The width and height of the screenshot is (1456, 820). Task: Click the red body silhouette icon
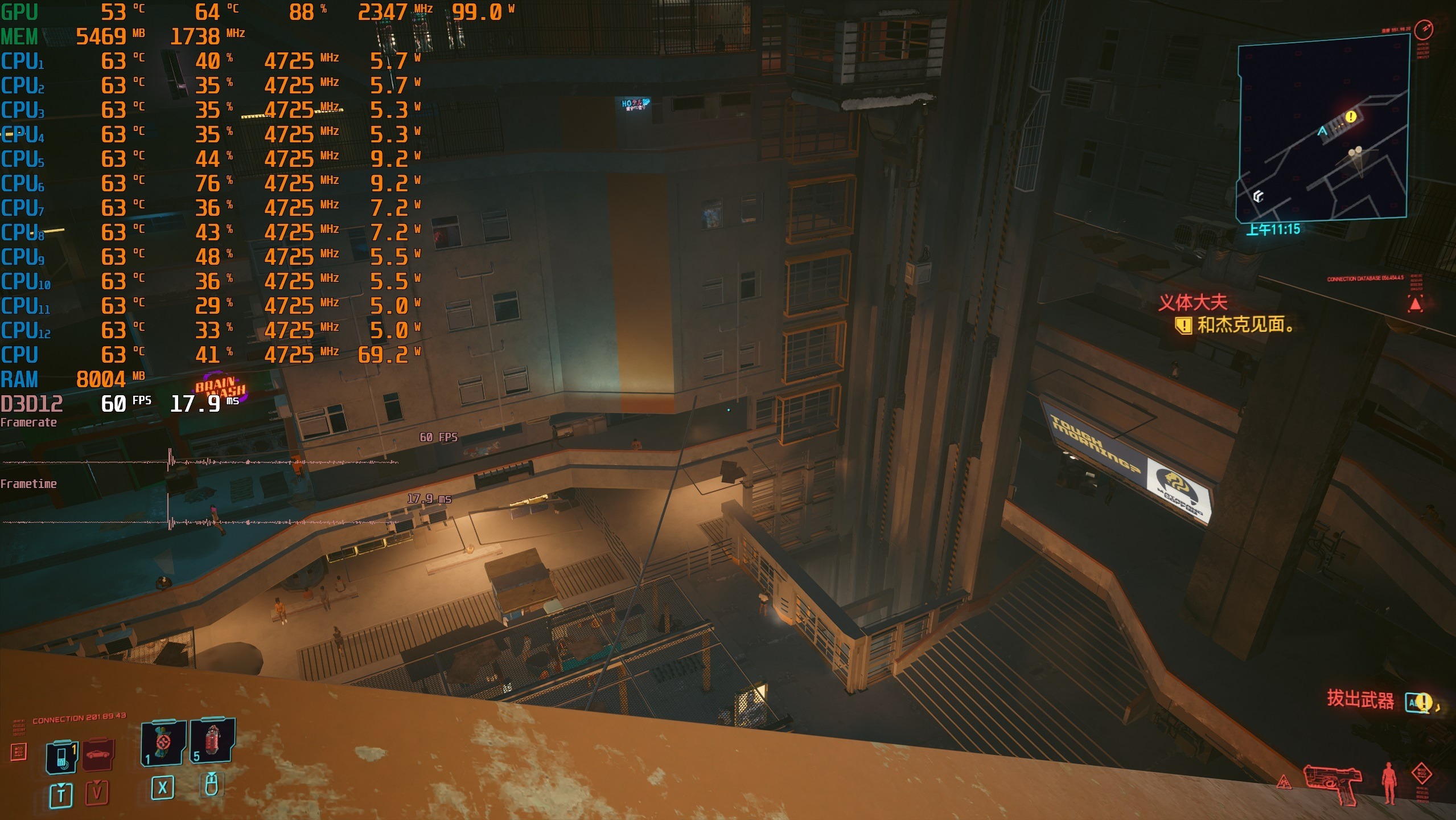(1389, 782)
